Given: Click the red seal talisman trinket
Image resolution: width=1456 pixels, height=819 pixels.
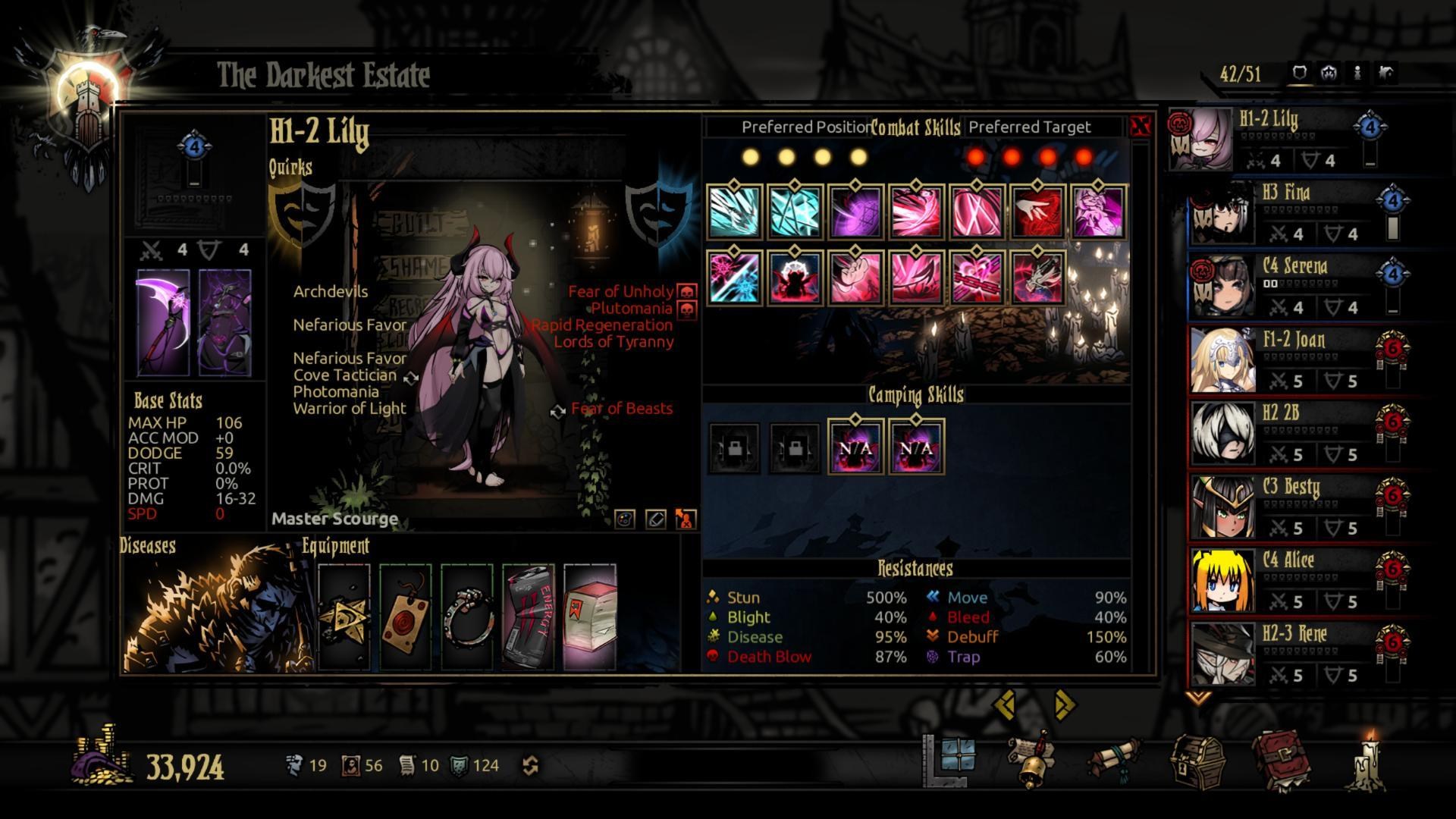Looking at the screenshot, I should pyautogui.click(x=406, y=617).
